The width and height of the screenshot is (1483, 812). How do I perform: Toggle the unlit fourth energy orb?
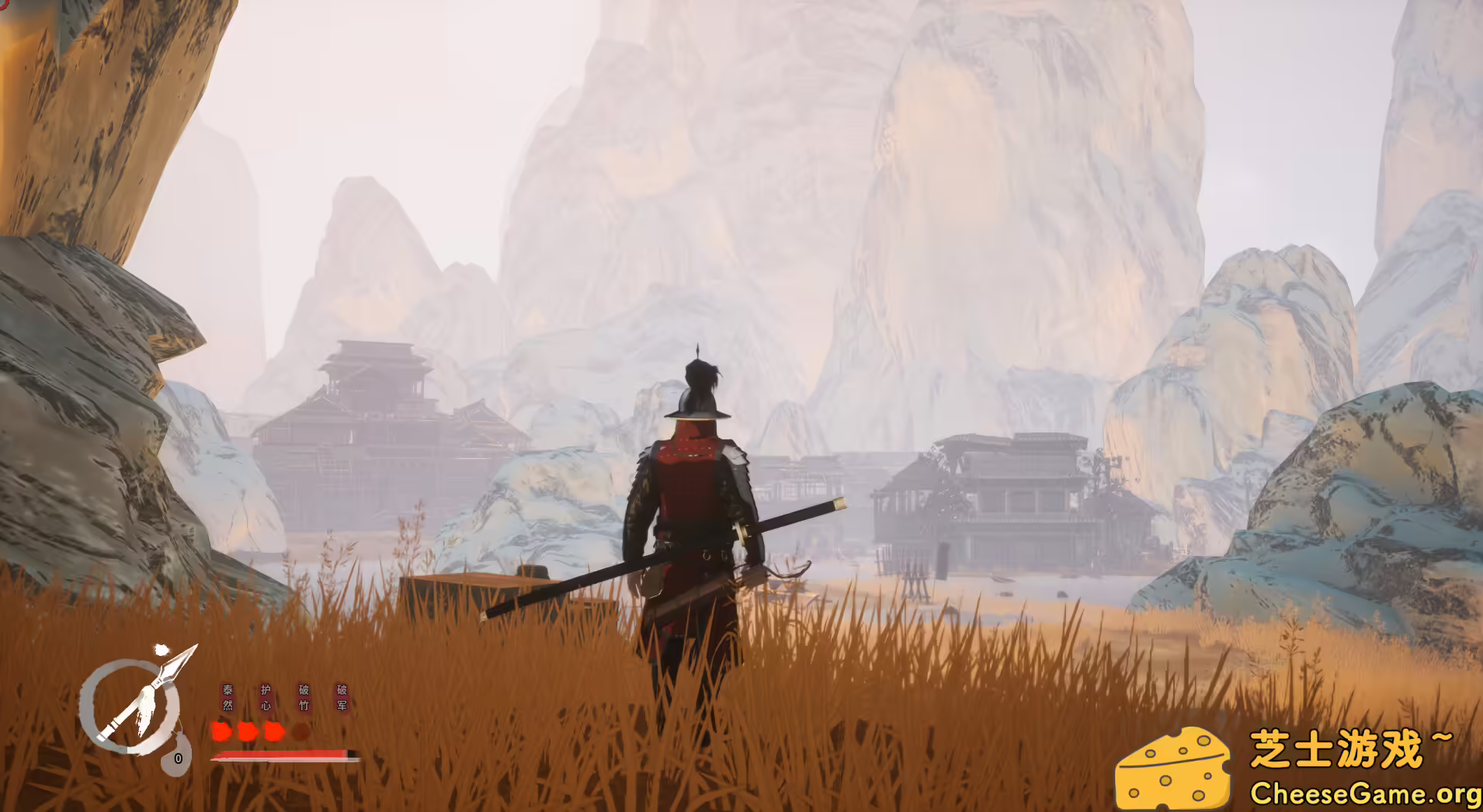[x=301, y=732]
